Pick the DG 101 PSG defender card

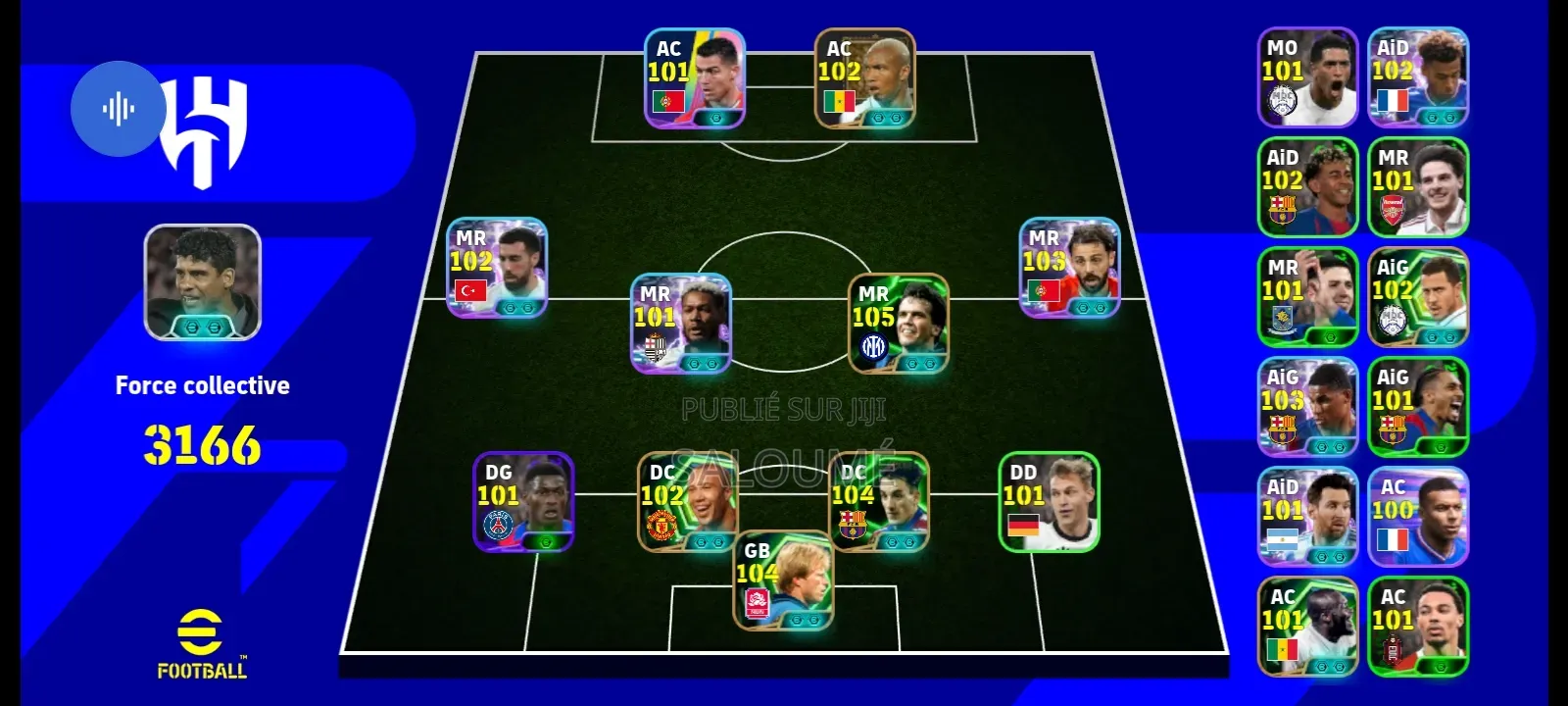(x=523, y=502)
